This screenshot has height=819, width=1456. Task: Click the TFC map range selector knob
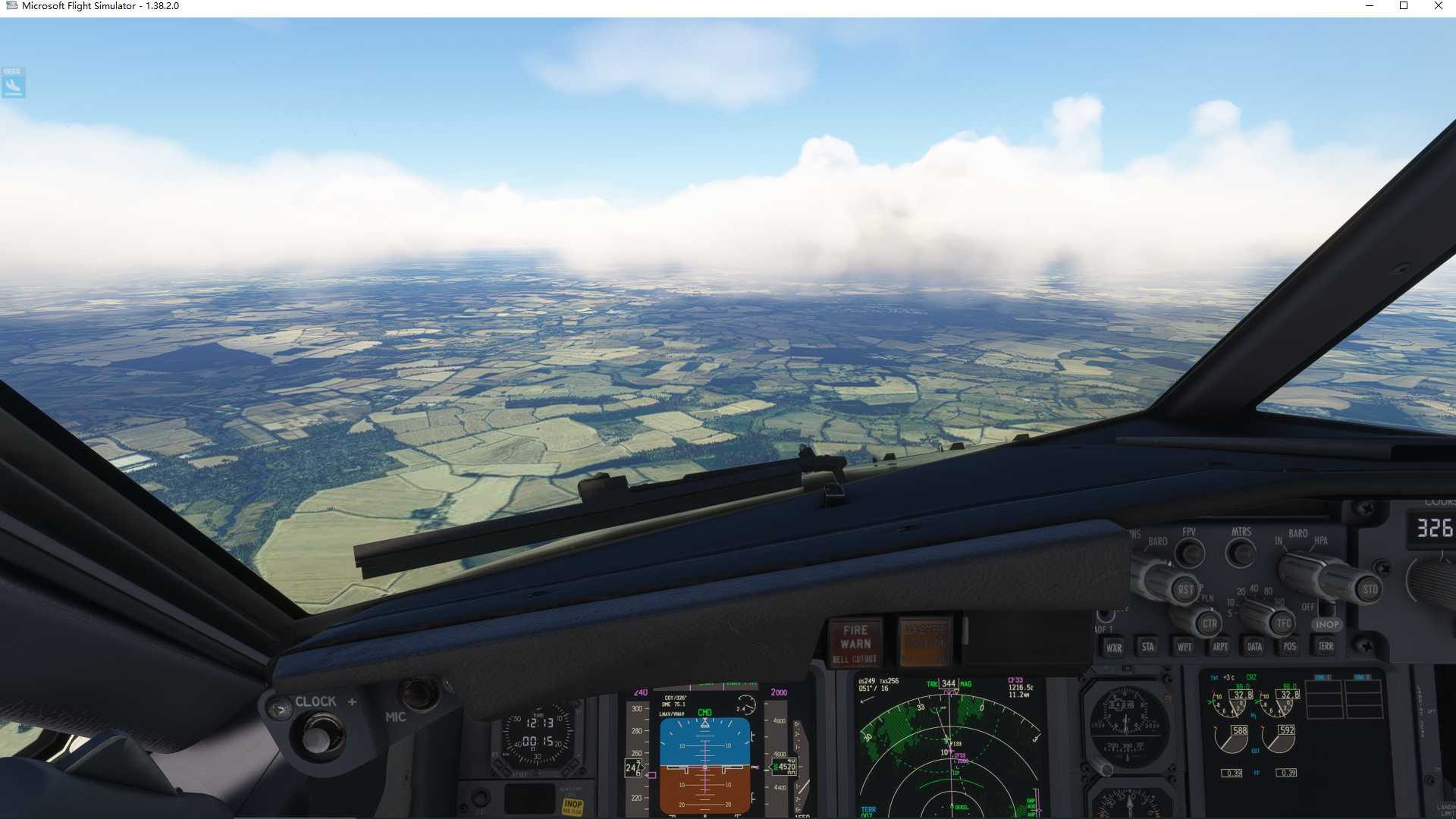1283,624
